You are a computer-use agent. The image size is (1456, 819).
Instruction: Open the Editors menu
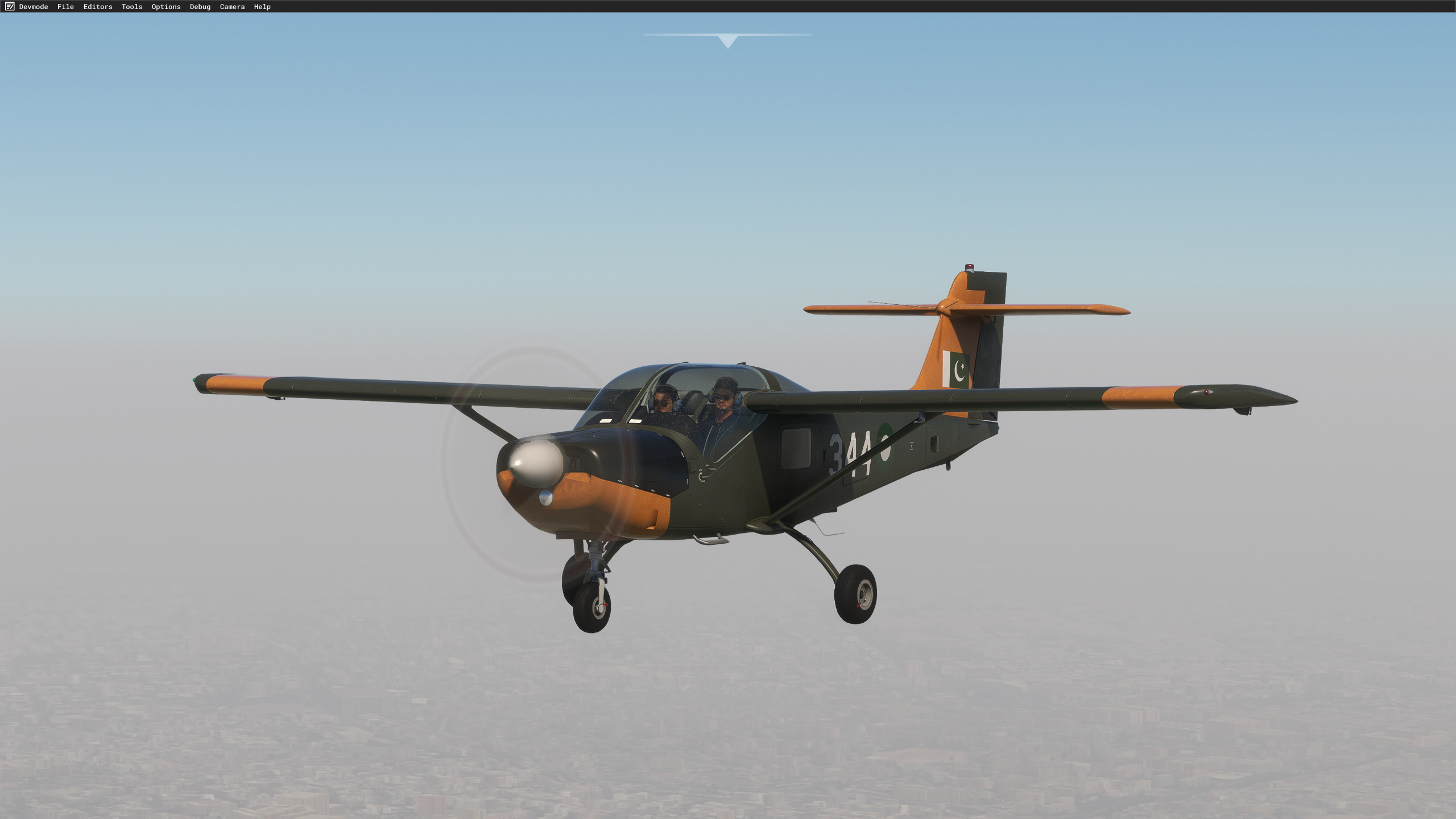pyautogui.click(x=97, y=7)
